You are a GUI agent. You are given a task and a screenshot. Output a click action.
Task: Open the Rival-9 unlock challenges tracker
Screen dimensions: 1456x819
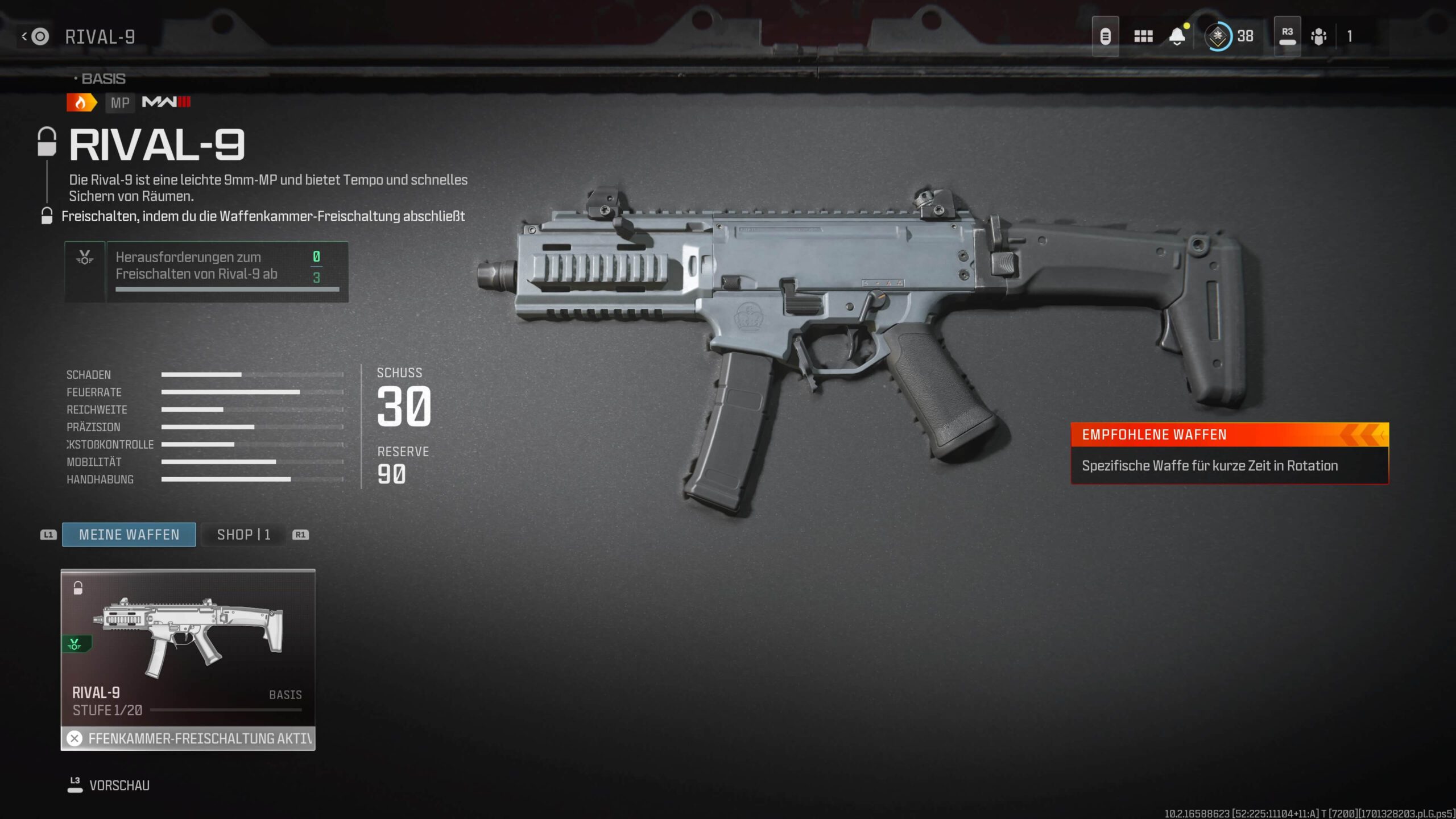click(206, 272)
